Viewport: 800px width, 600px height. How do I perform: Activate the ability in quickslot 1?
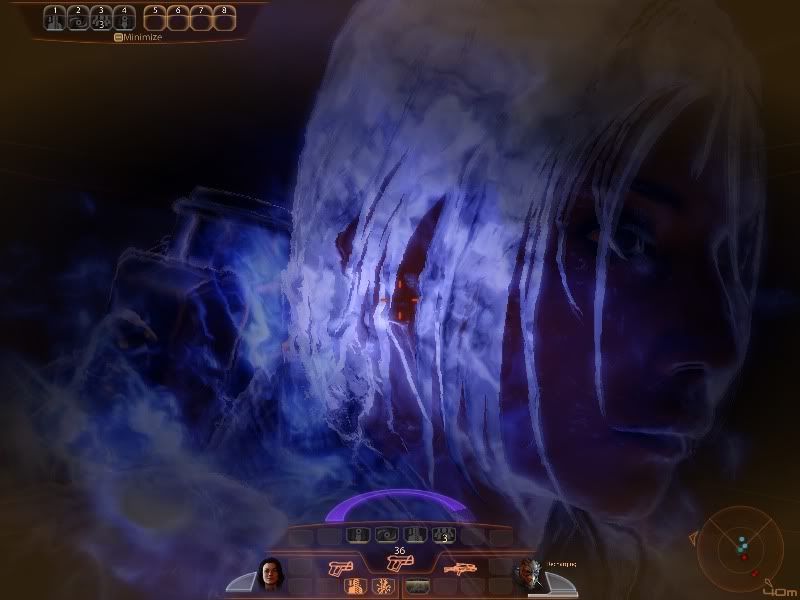56,19
